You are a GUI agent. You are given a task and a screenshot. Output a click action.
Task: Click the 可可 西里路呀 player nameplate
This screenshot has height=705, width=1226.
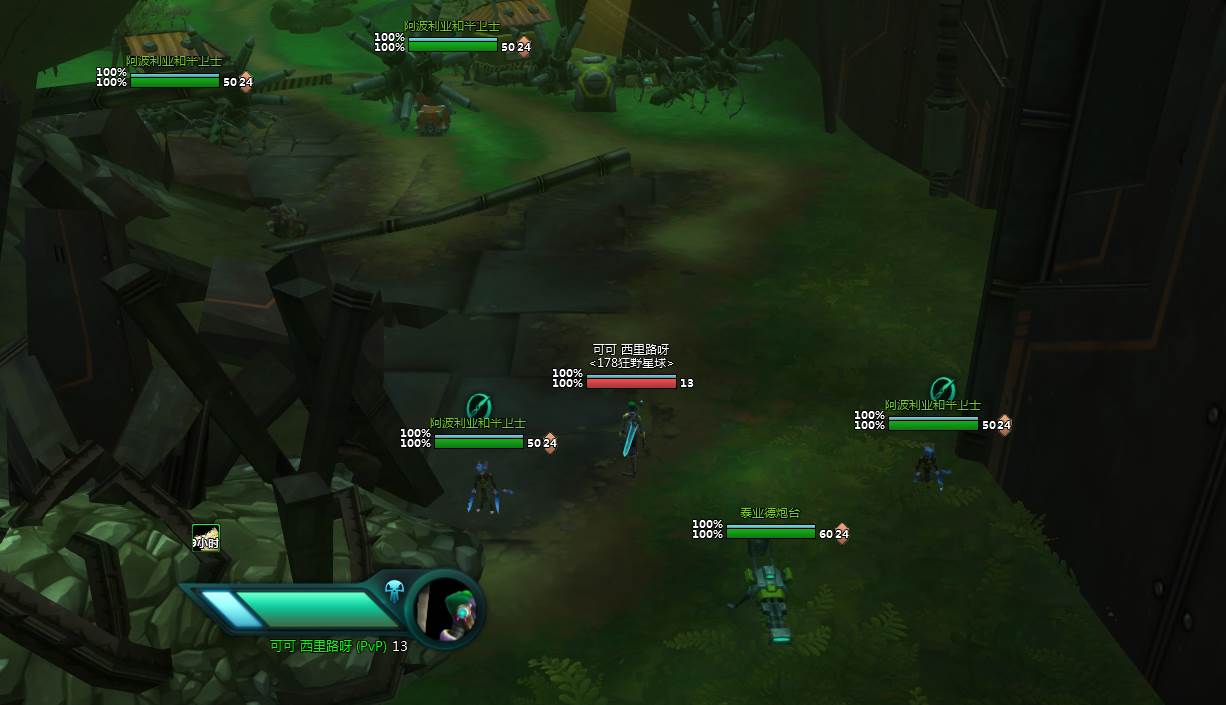[x=630, y=350]
